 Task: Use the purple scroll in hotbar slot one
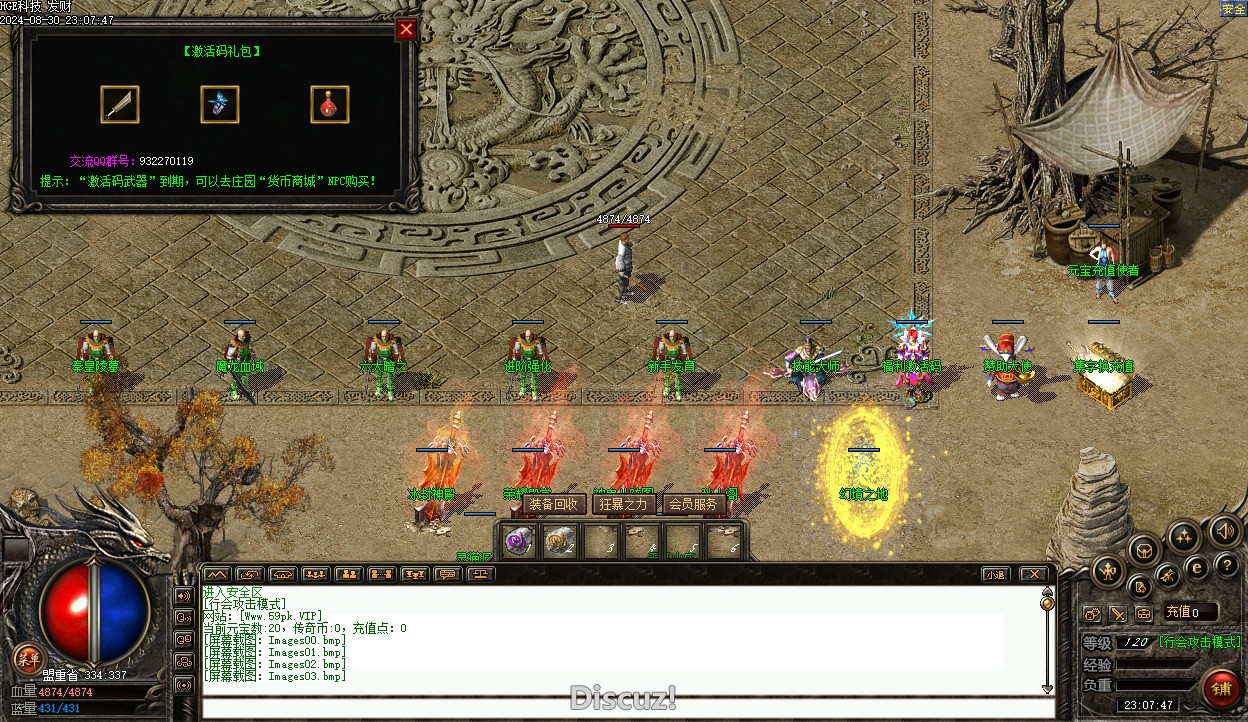517,541
